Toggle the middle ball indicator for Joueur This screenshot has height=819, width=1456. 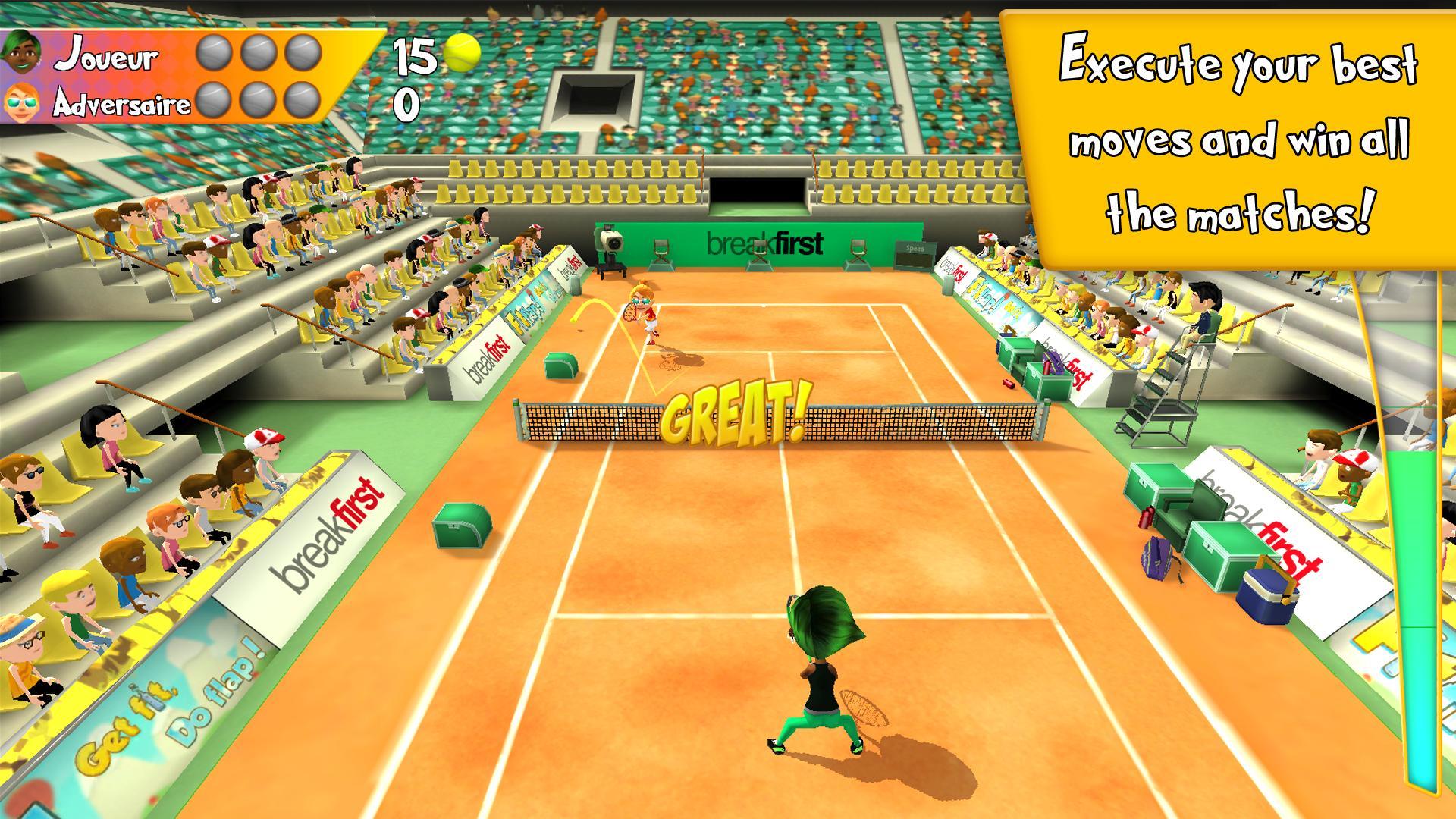261,55
